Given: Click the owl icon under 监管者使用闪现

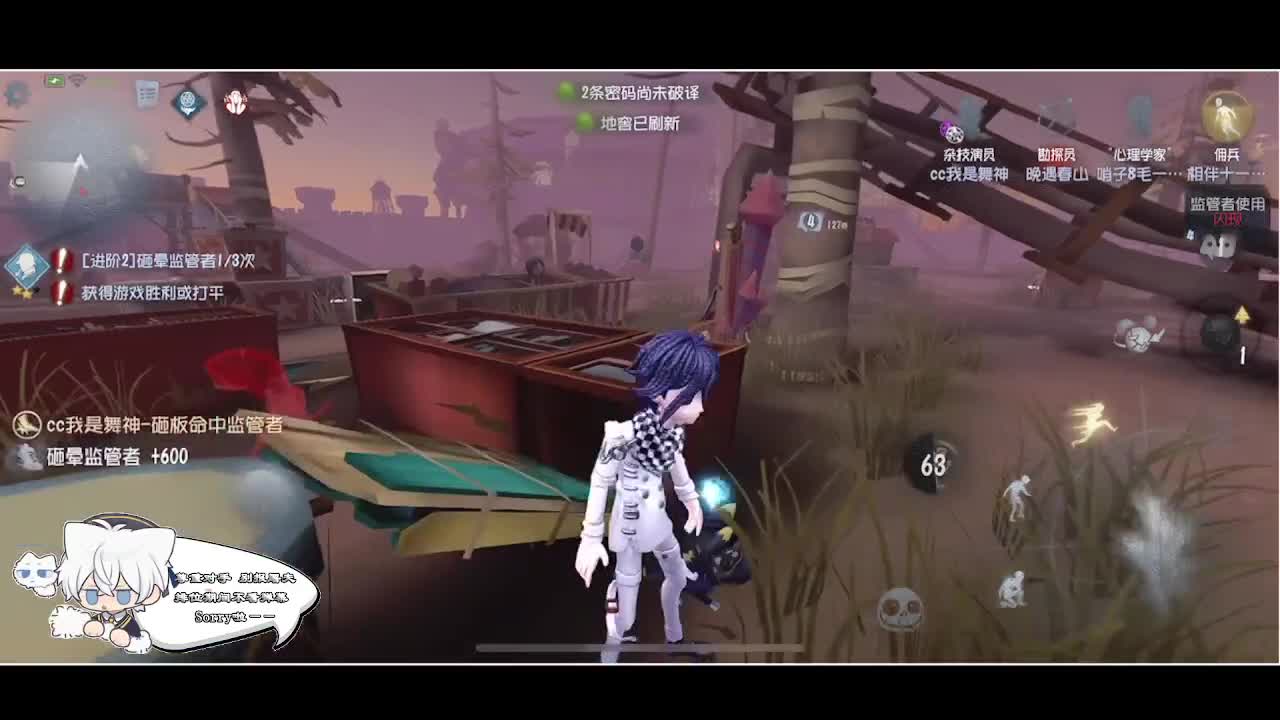Looking at the screenshot, I should 1215,247.
